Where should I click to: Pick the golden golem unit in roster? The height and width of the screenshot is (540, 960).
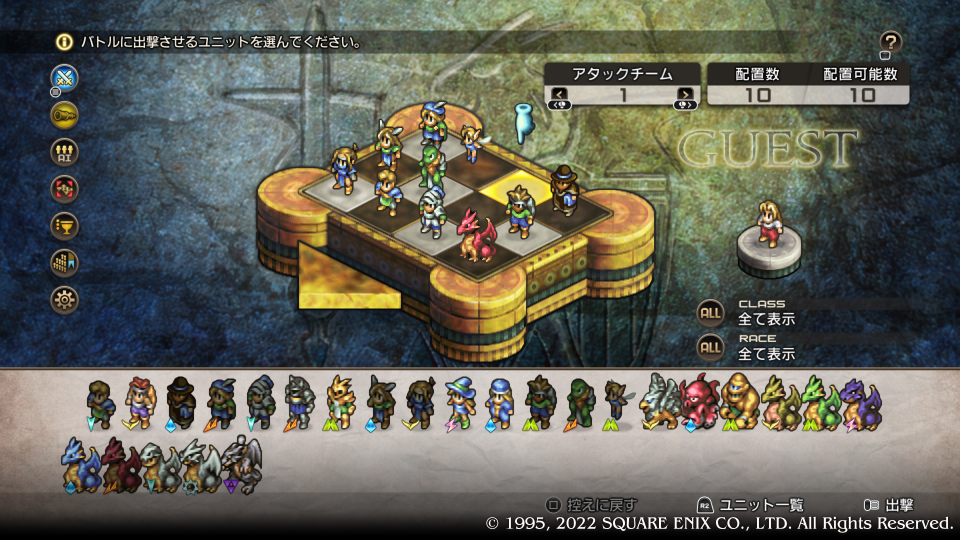[x=739, y=402]
